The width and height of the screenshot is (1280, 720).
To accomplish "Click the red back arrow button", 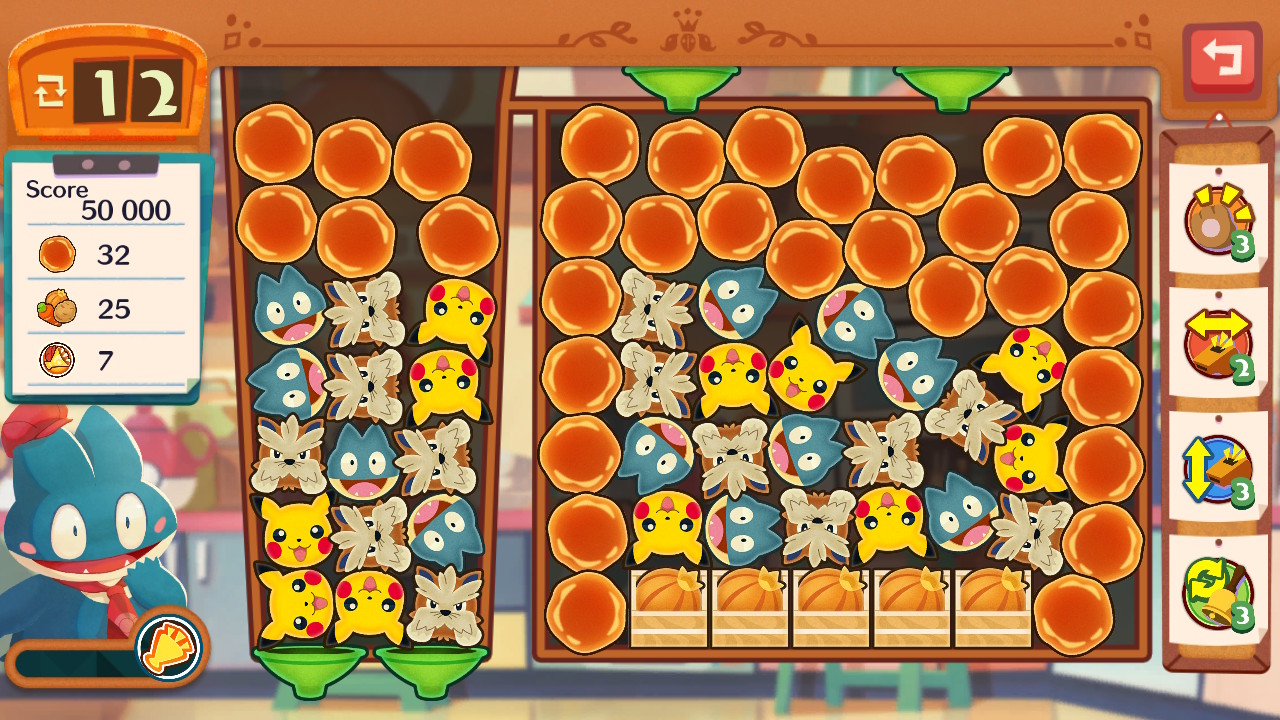I will point(1221,59).
